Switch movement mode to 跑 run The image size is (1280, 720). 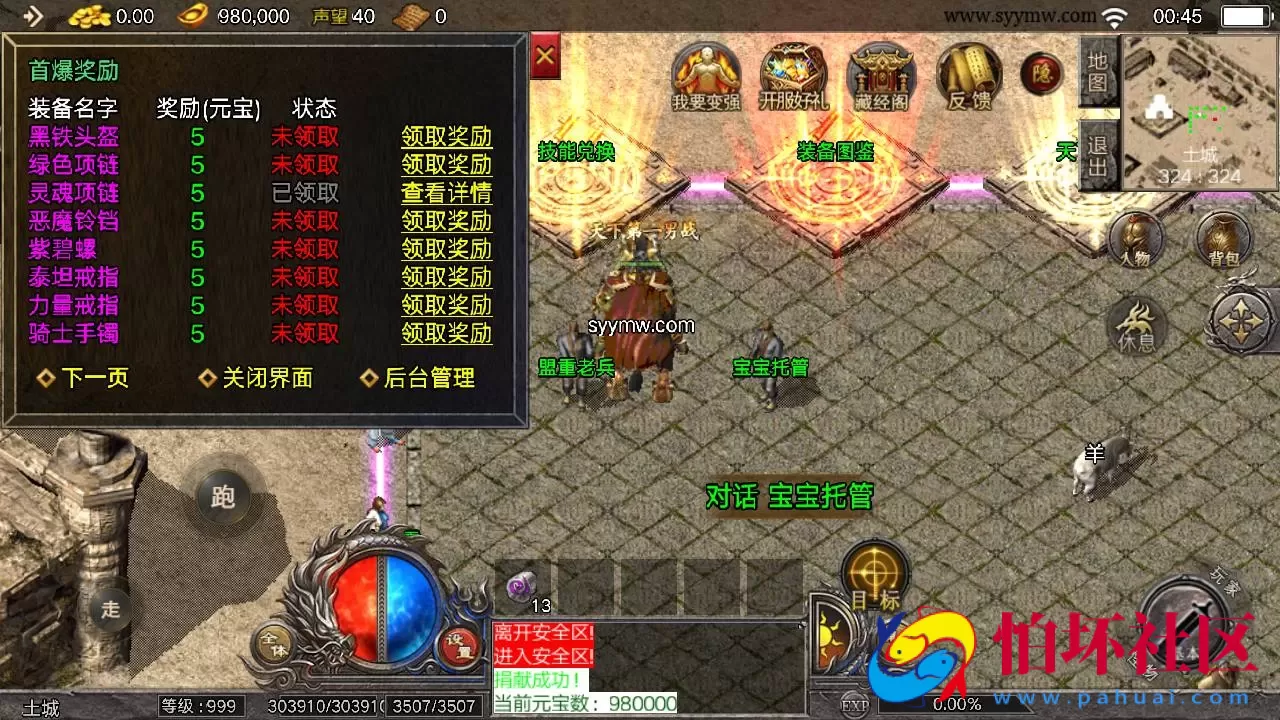[222, 497]
